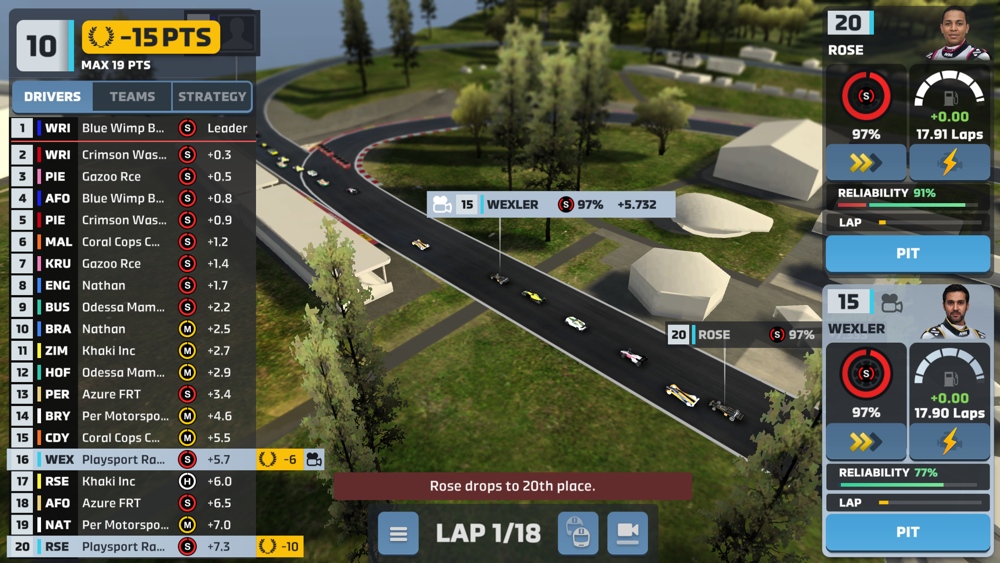
Task: Click Rose's name tag above track
Action: tap(742, 335)
